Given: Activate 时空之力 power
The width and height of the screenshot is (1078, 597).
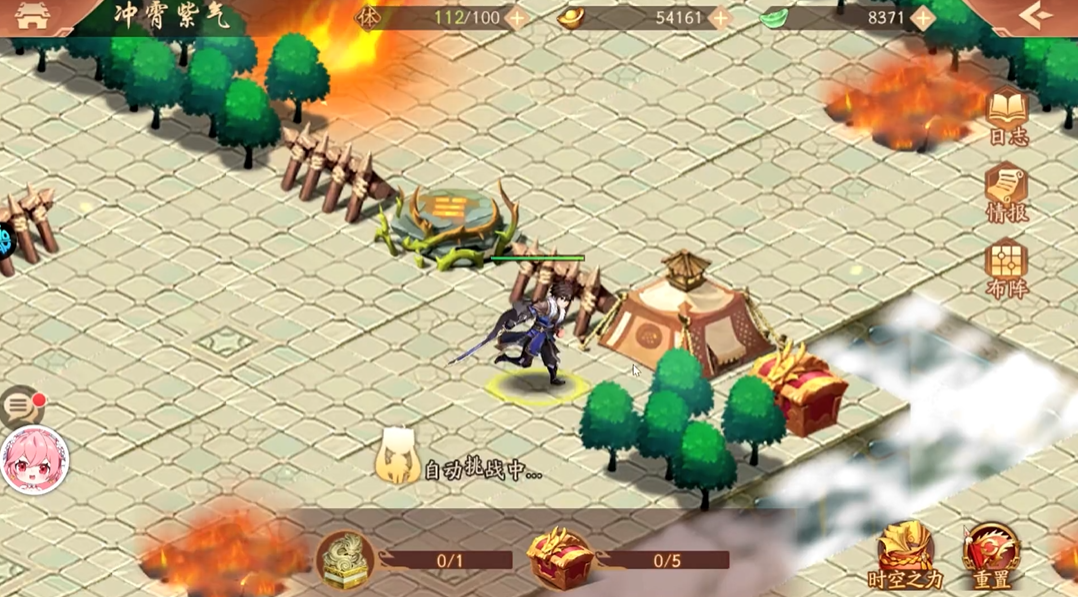Looking at the screenshot, I should (x=906, y=556).
